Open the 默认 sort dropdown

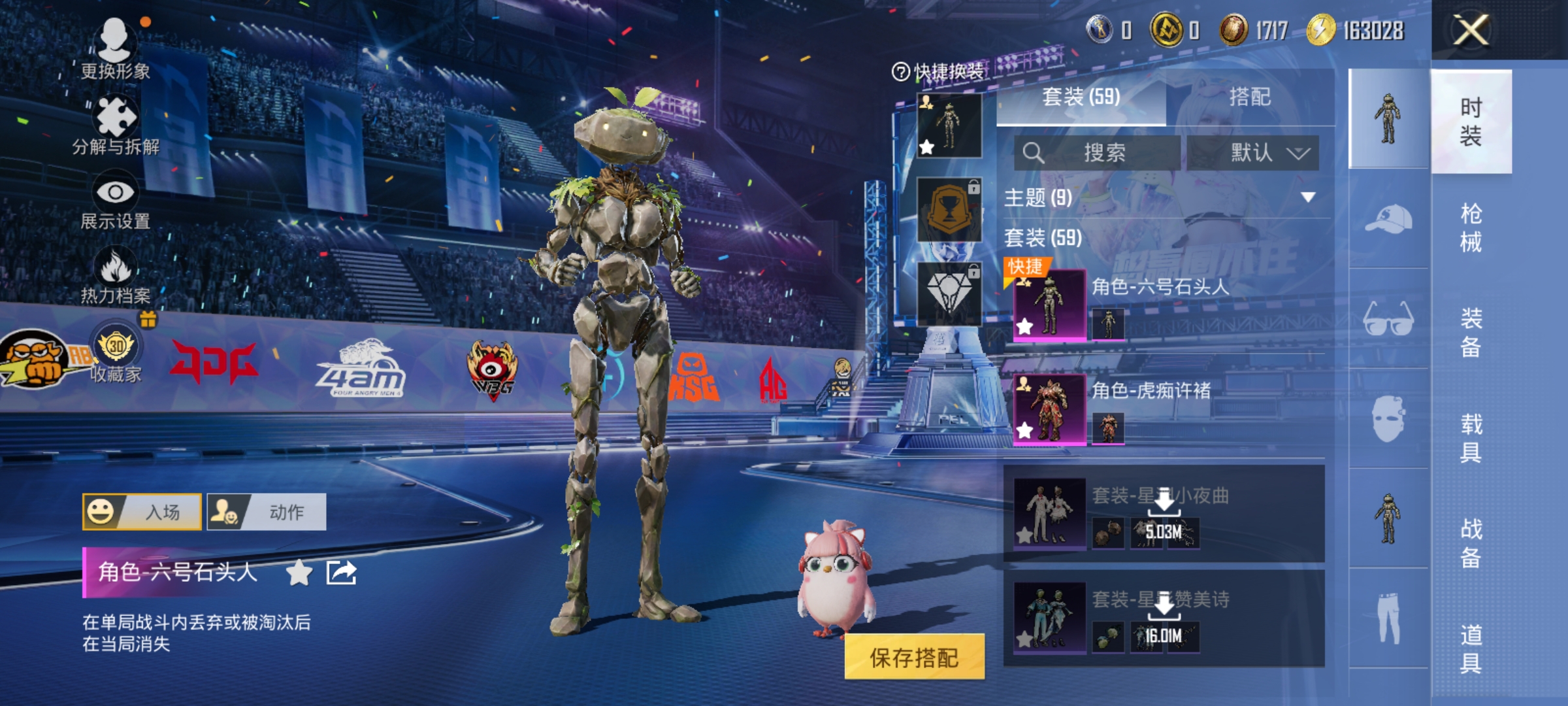[x=1253, y=153]
